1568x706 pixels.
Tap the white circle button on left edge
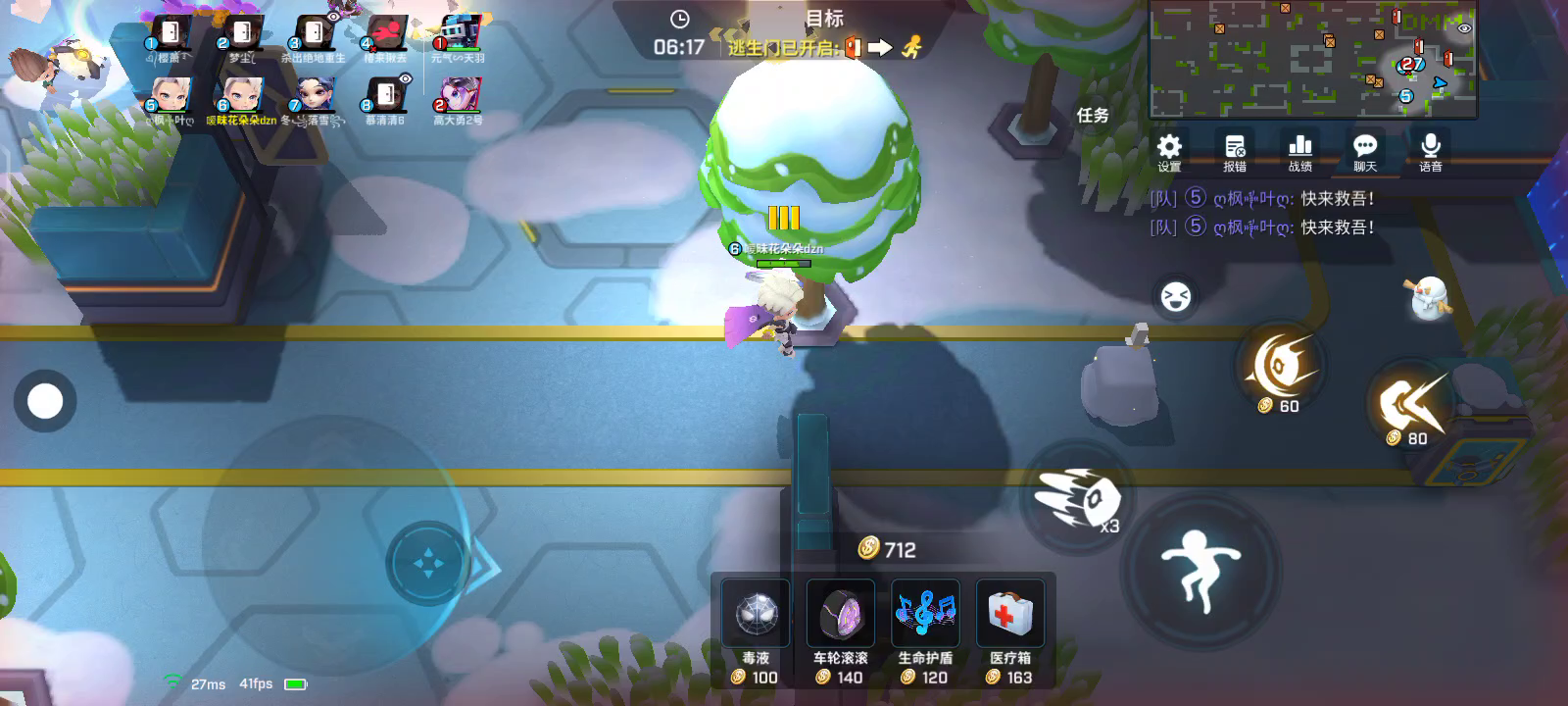tap(45, 401)
